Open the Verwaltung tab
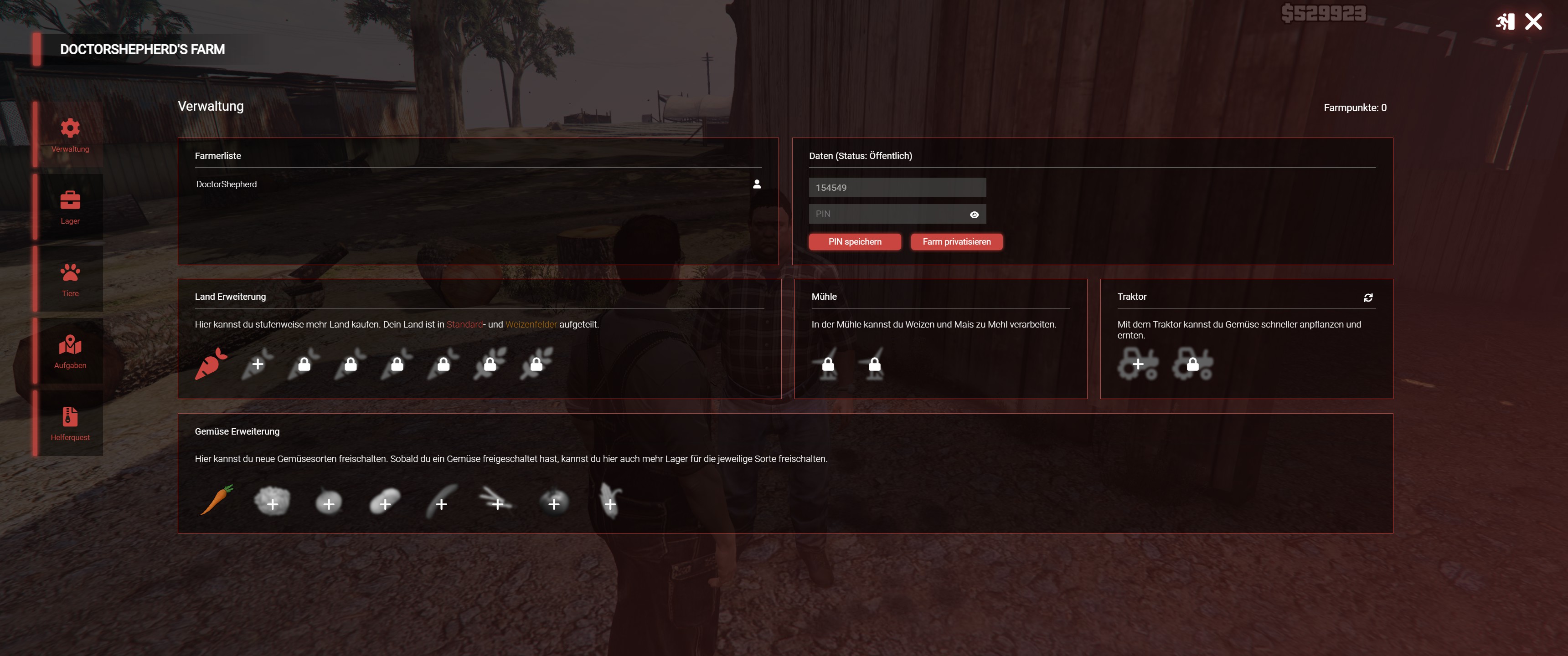This screenshot has width=1568, height=656. (70, 134)
